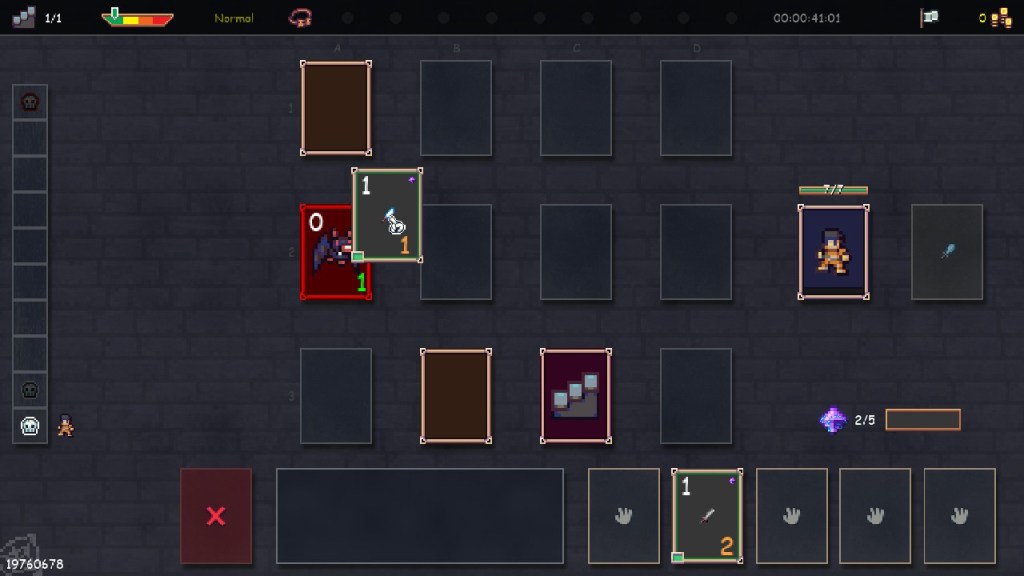Select the hero character card

tap(832, 252)
